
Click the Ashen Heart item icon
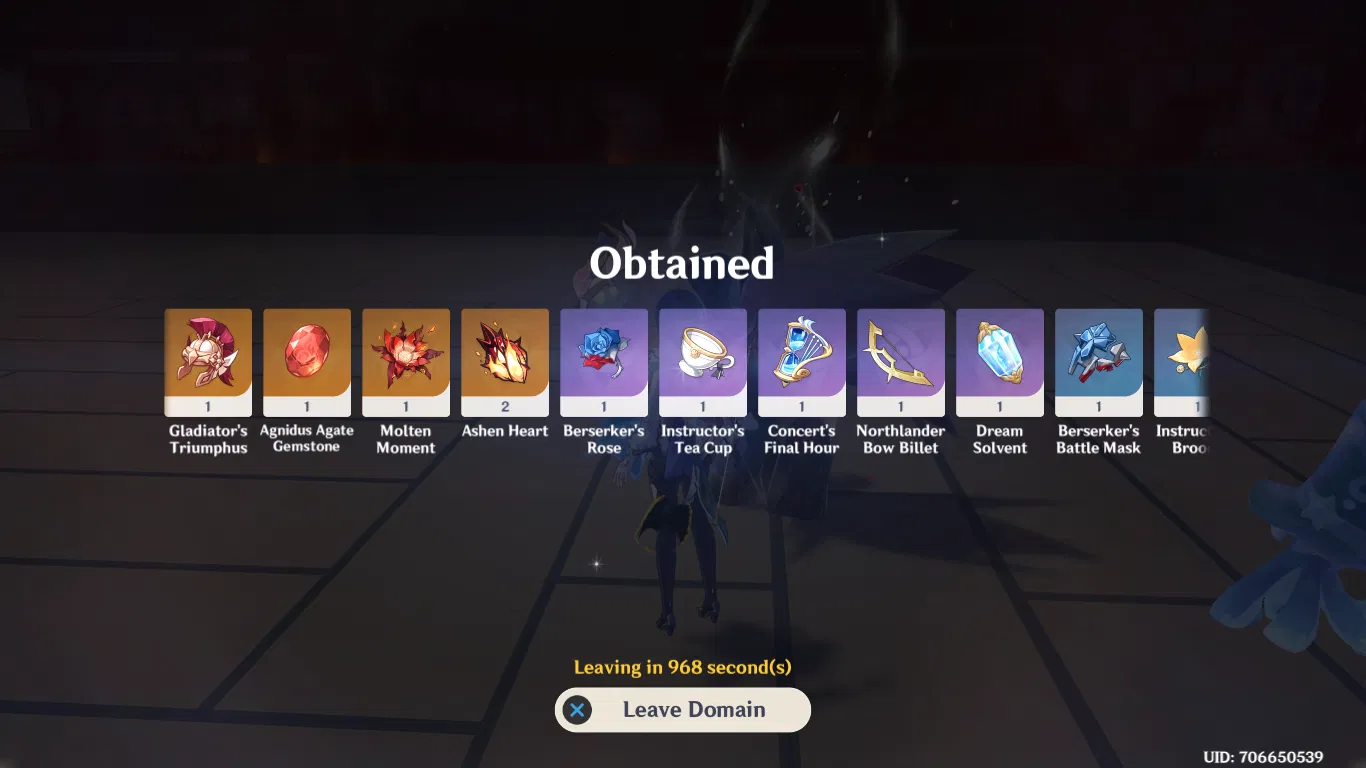click(x=505, y=360)
